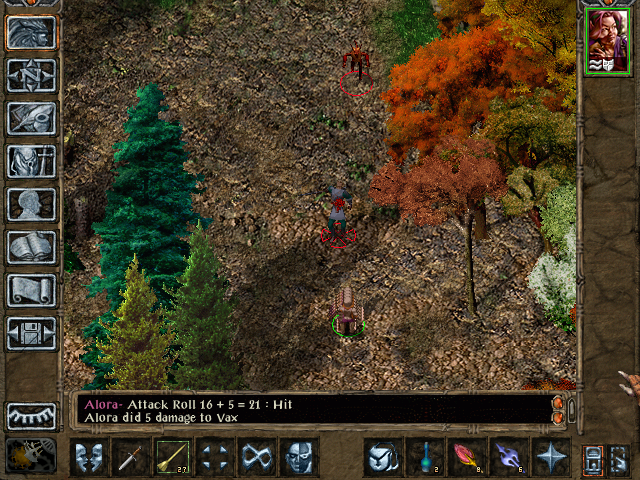The image size is (640, 480).
Task: Open the journal
Action: [31, 118]
